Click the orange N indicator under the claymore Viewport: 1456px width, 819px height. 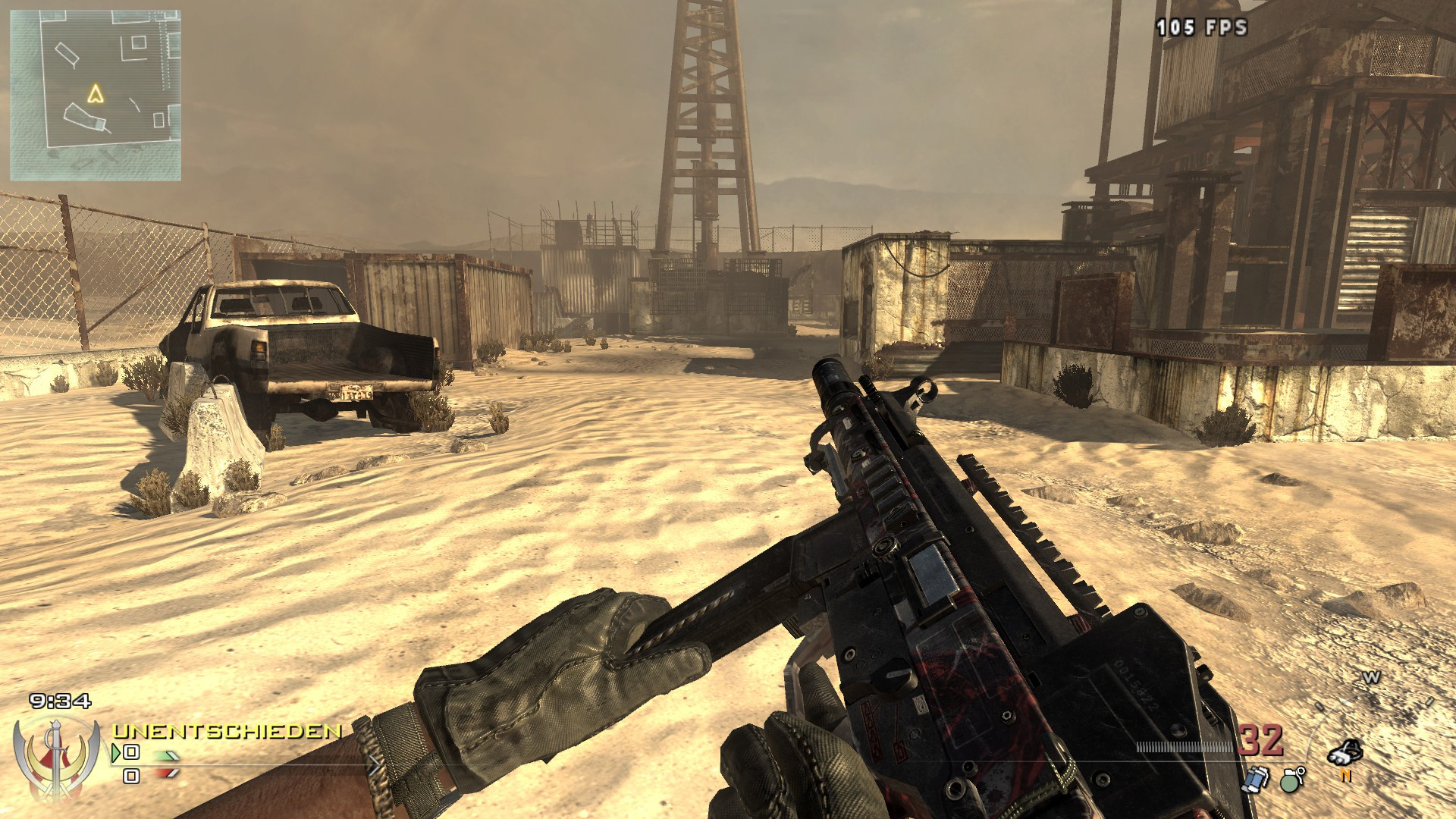pos(1346,776)
